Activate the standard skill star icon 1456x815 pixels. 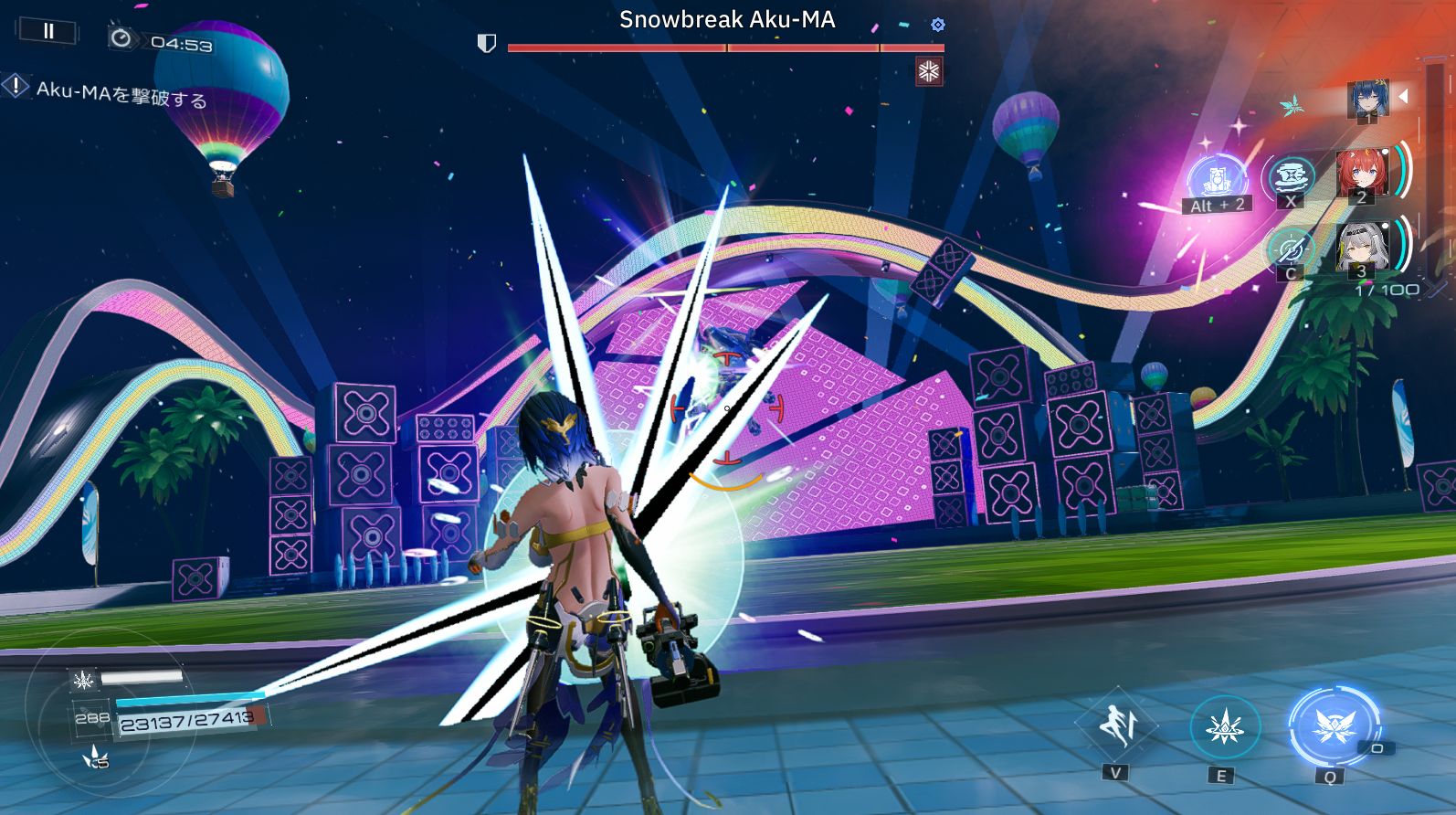pyautogui.click(x=1224, y=728)
